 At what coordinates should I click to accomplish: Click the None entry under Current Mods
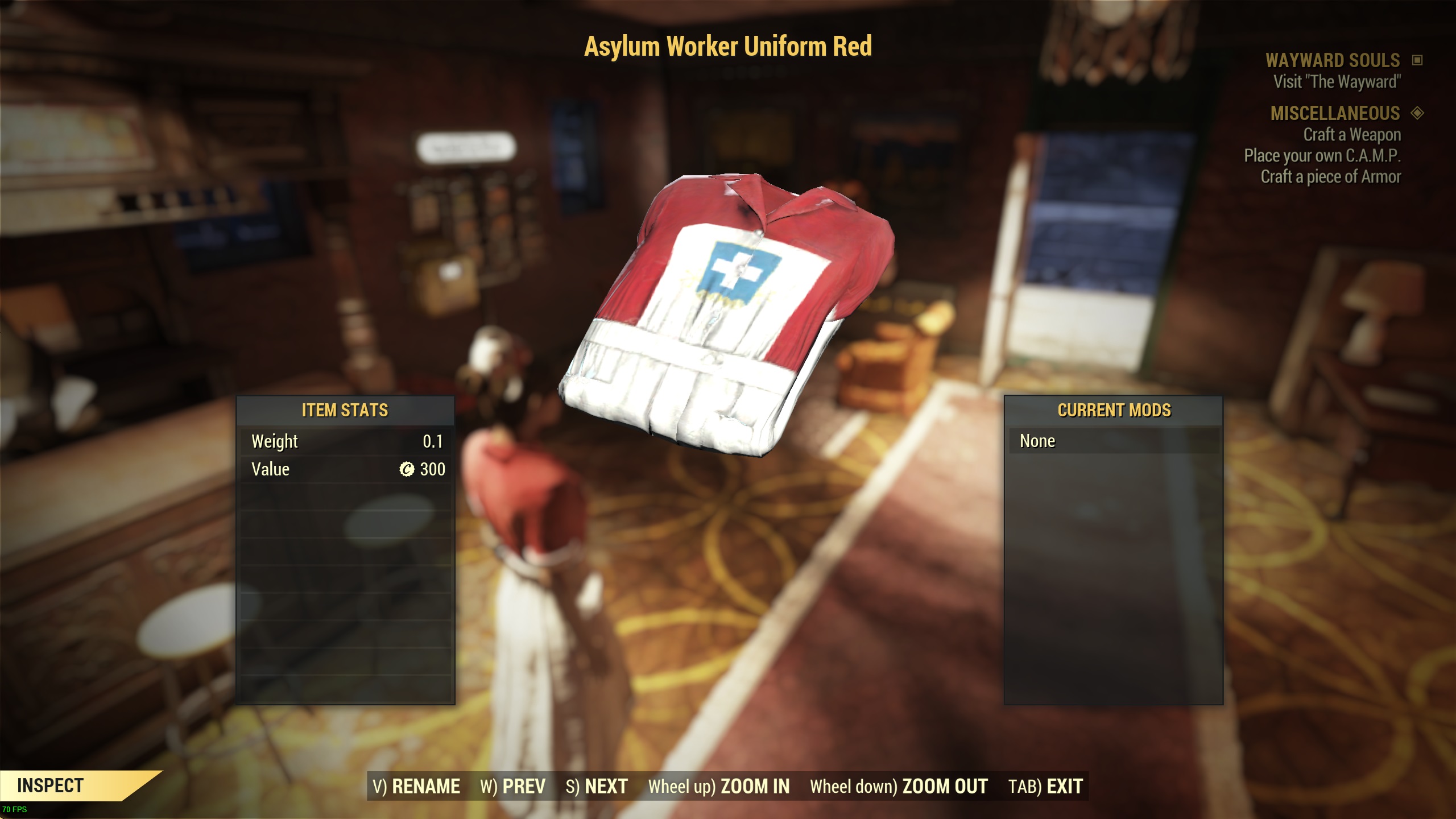click(1038, 441)
